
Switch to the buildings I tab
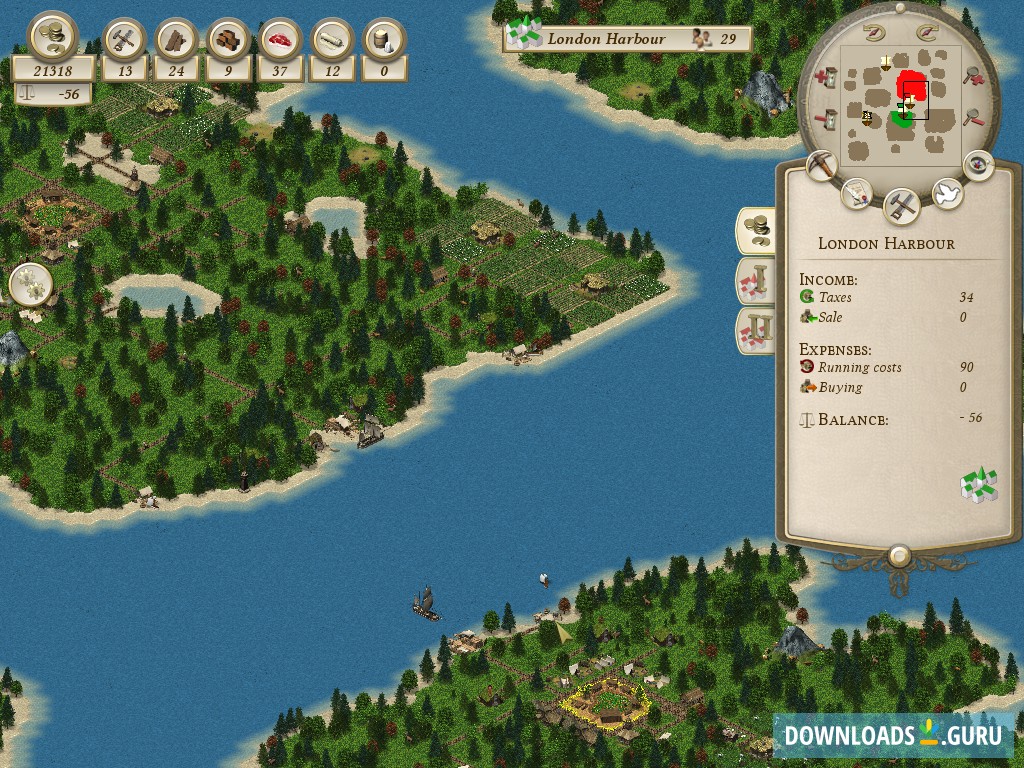(x=756, y=281)
